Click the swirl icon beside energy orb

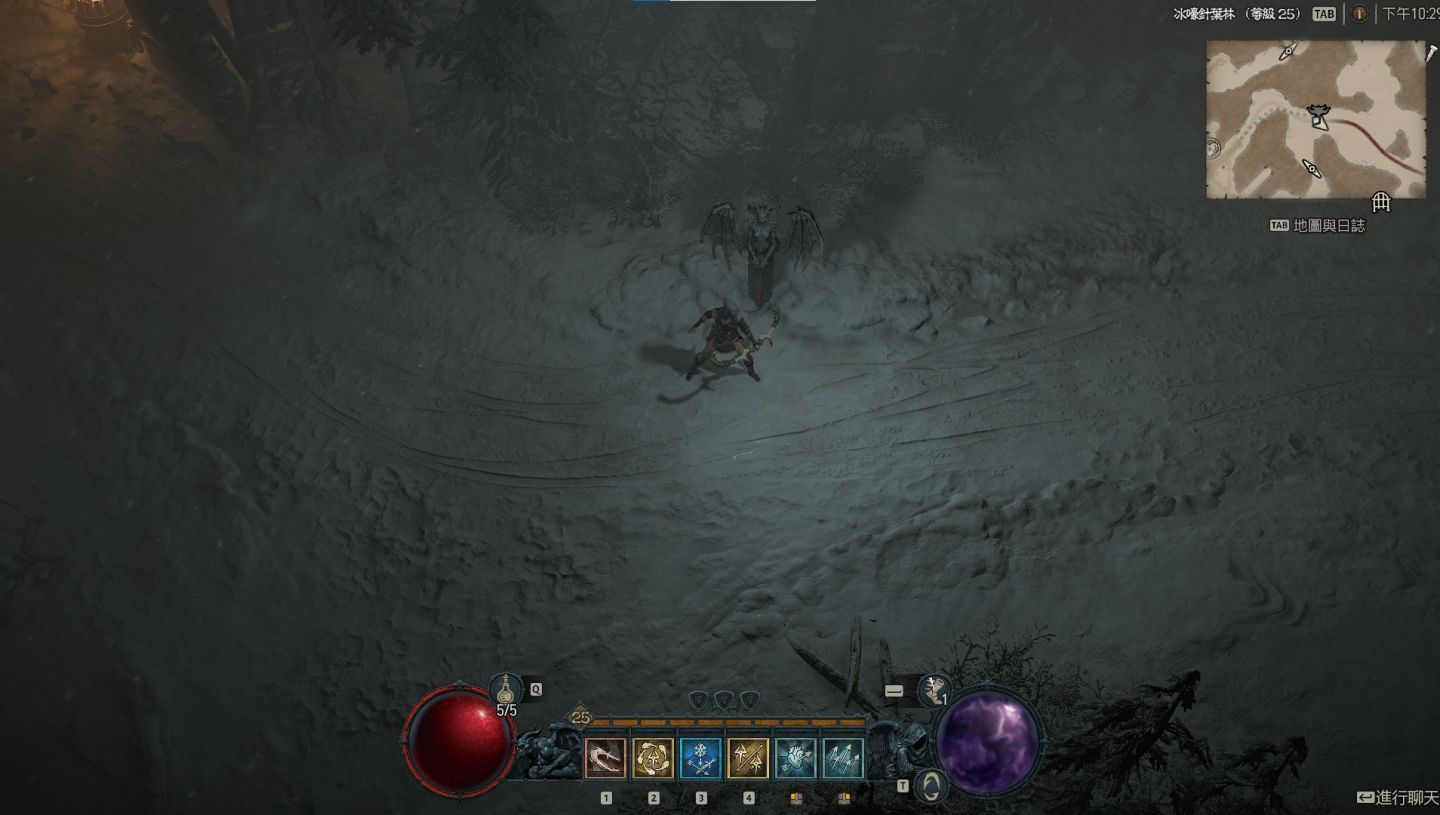click(931, 786)
